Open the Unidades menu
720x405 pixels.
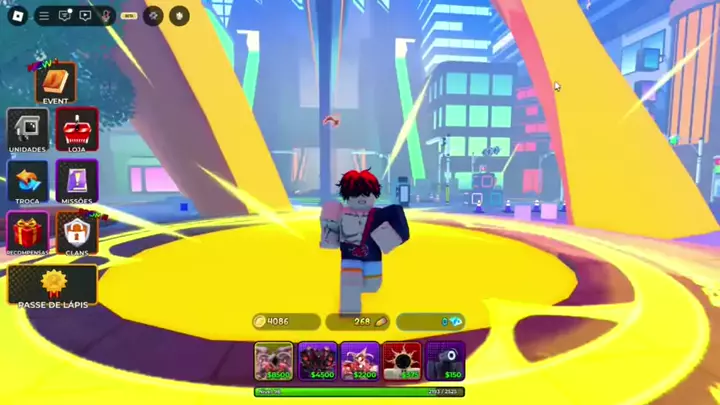tap(27, 130)
